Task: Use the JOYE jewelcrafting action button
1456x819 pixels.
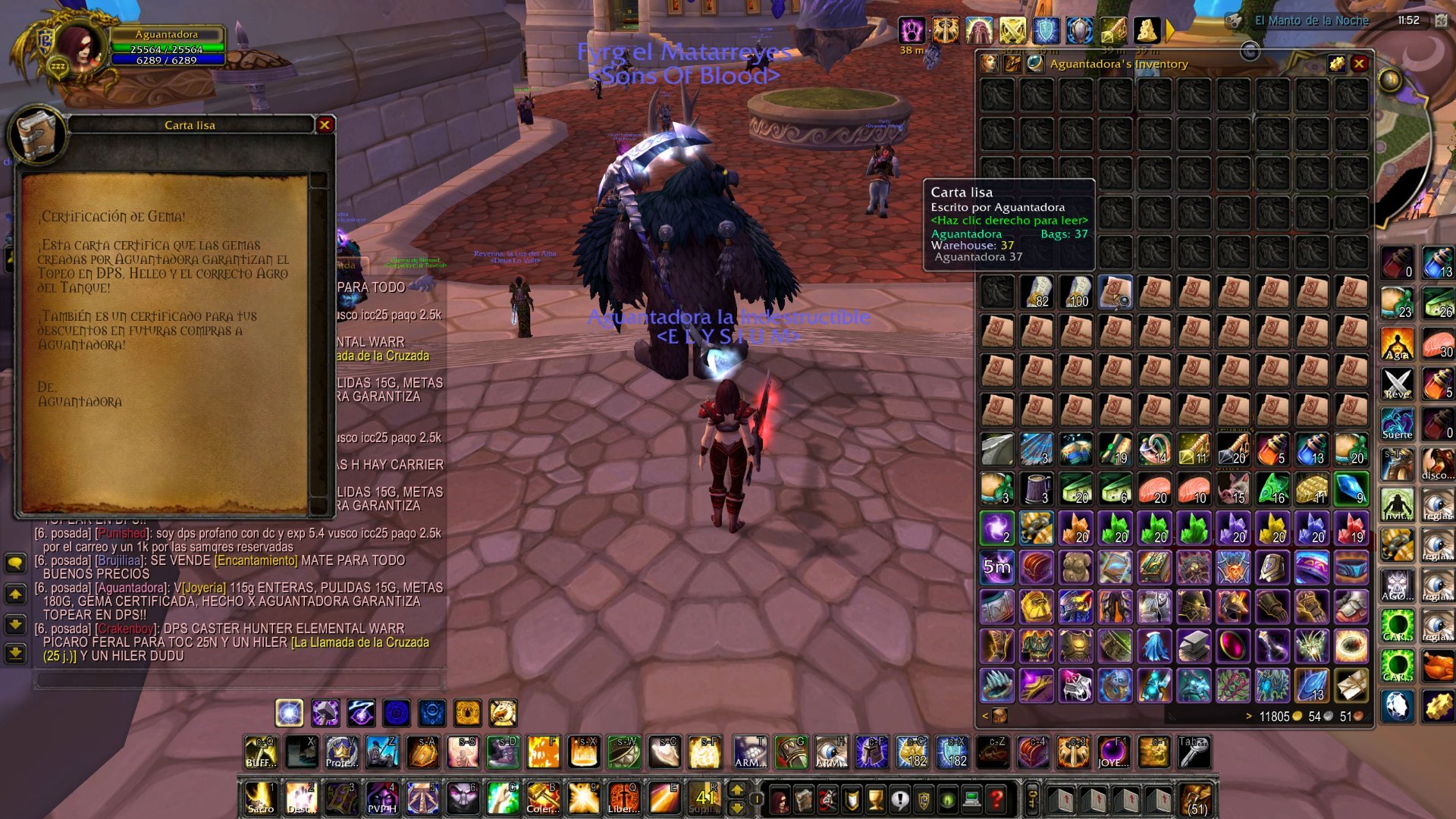Action: tap(1113, 752)
